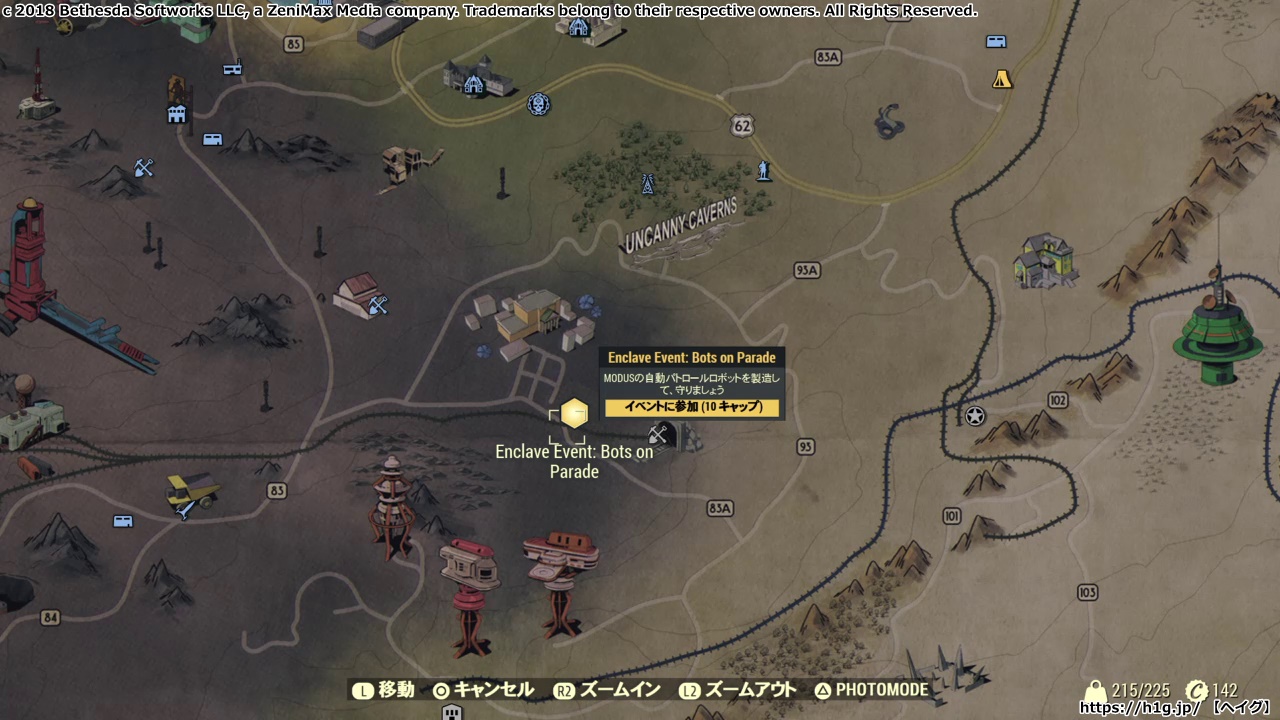Viewport: 1280px width, 720px height.
Task: Choose the circled star map marker
Action: (975, 416)
